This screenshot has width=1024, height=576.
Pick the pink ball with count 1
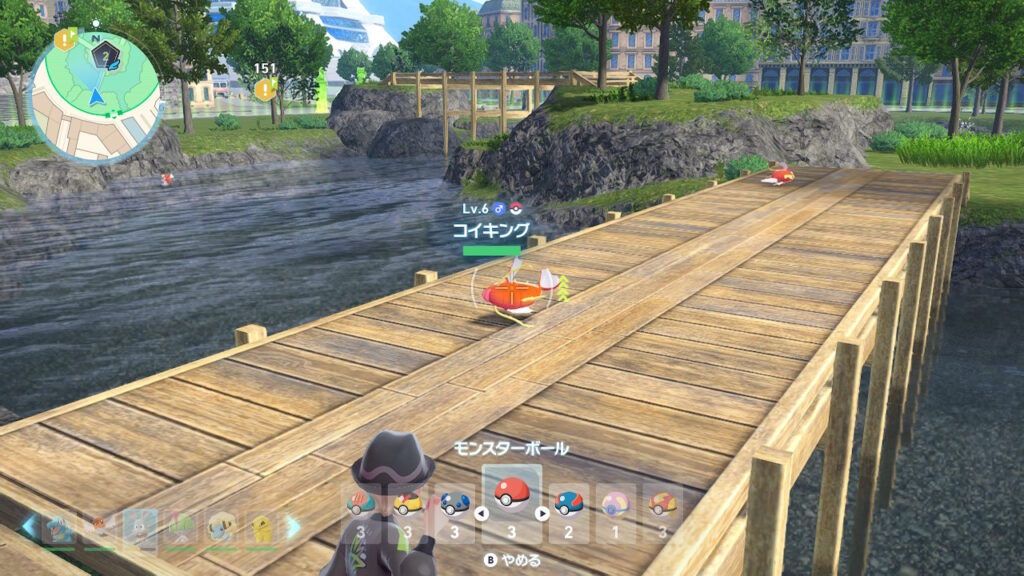[x=615, y=503]
